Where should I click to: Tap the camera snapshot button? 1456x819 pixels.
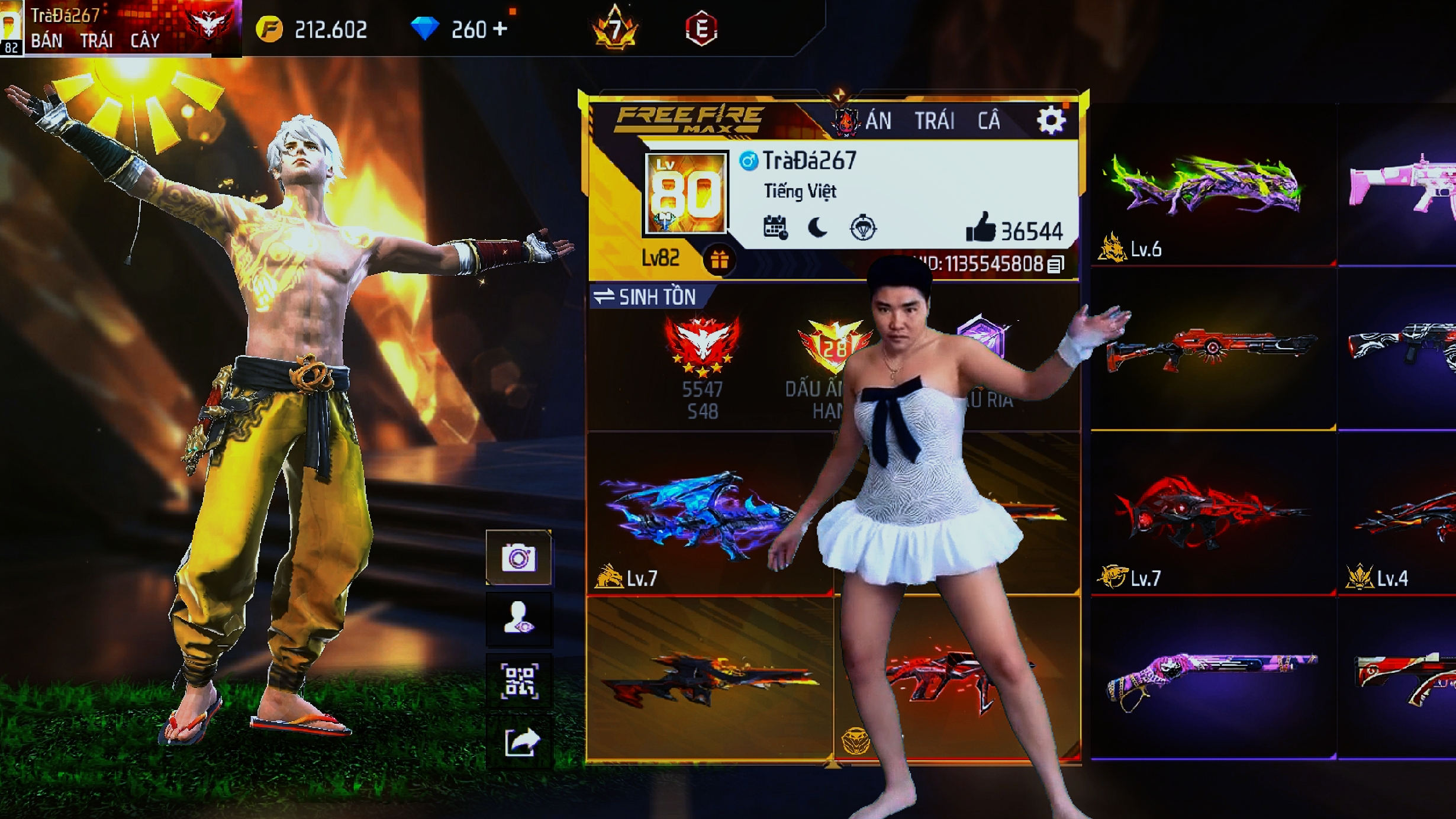(518, 558)
